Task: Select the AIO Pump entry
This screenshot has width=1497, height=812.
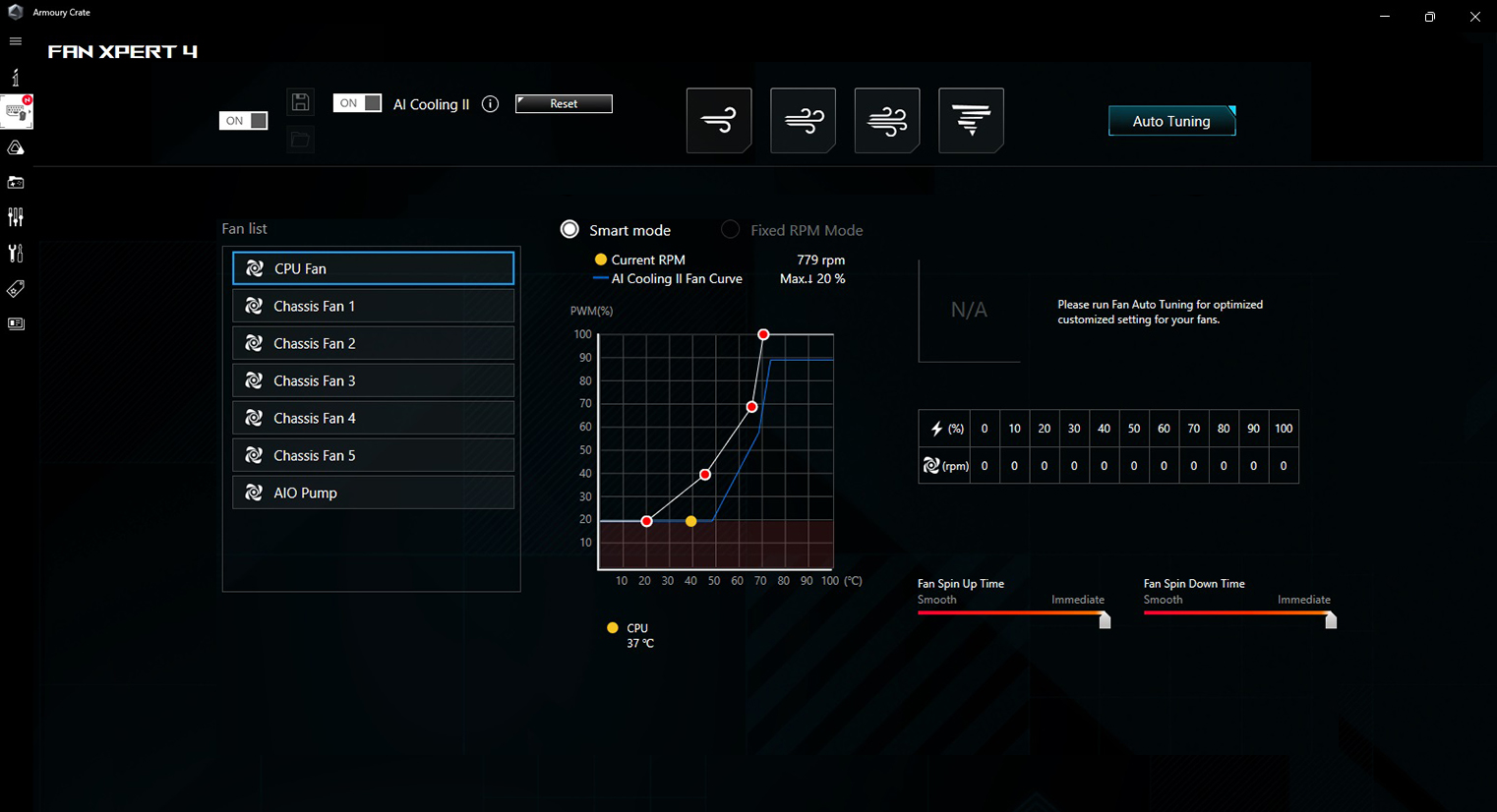Action: coord(373,493)
